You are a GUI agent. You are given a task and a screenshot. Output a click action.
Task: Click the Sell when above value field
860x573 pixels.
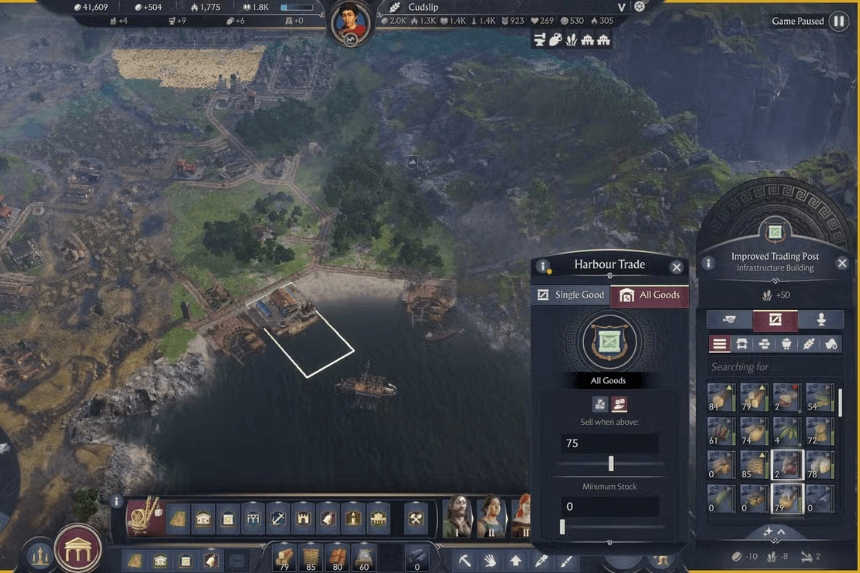tap(609, 443)
